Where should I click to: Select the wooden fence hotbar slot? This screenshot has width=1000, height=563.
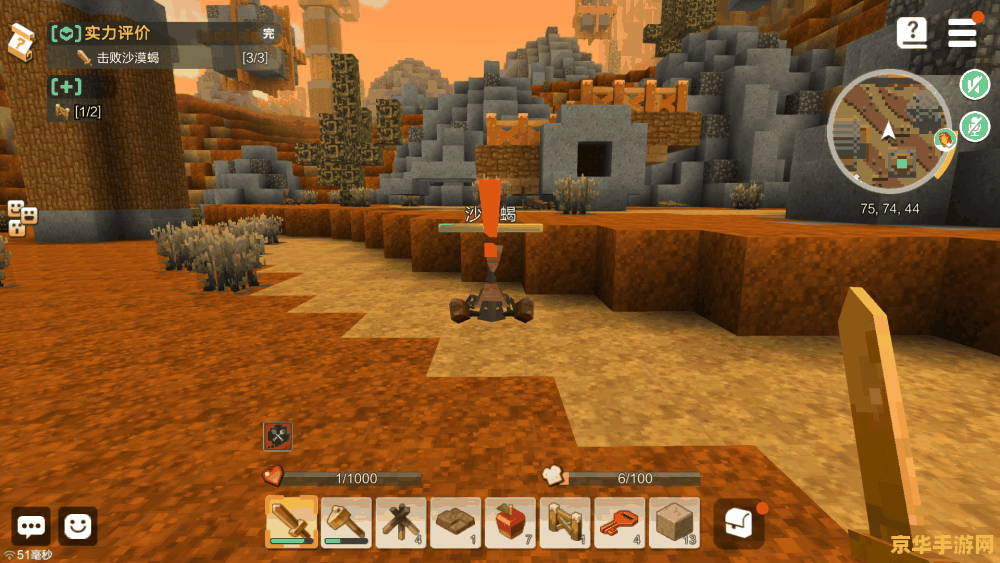(565, 522)
